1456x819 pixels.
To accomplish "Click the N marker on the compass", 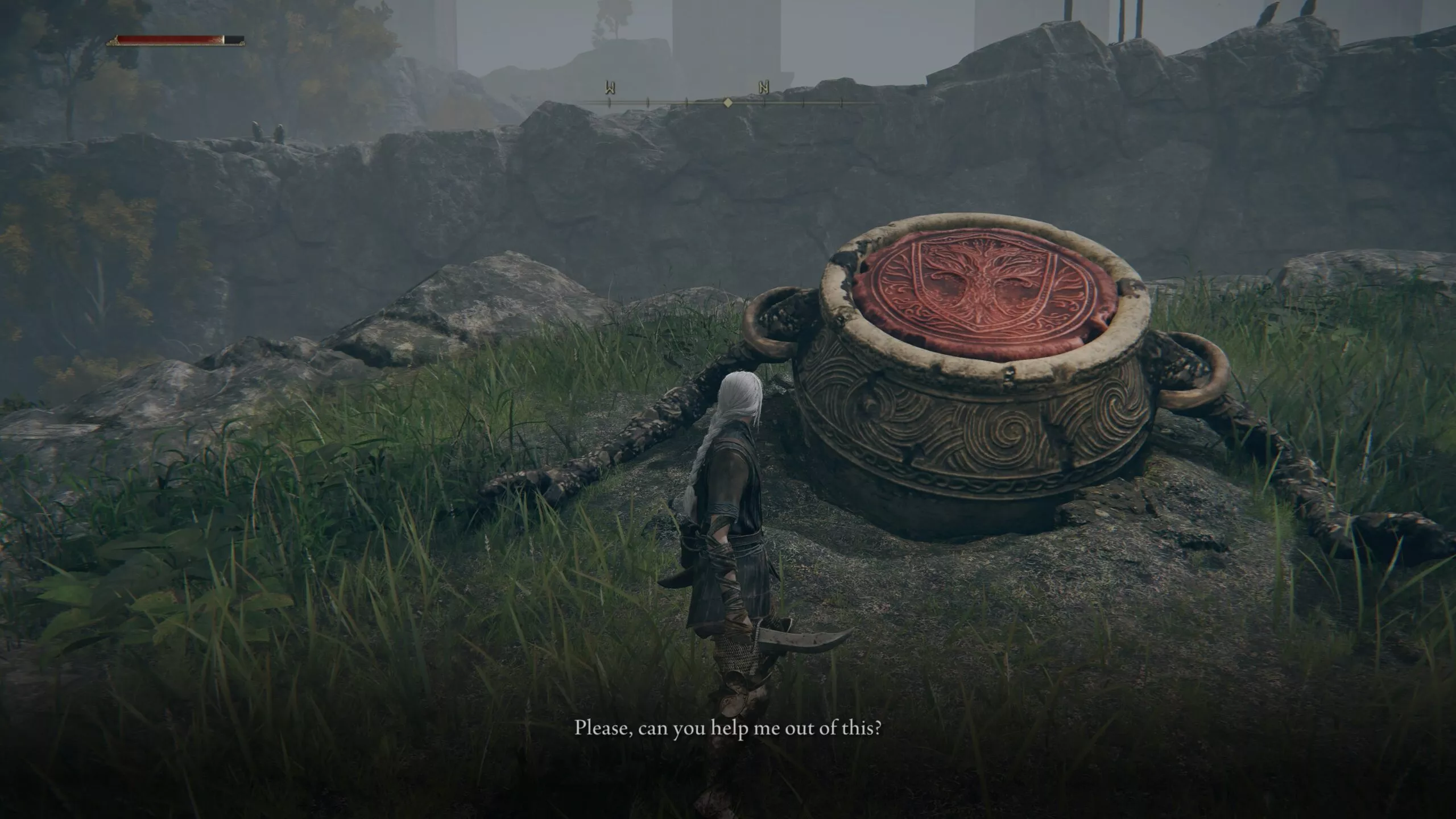I will pos(763,88).
